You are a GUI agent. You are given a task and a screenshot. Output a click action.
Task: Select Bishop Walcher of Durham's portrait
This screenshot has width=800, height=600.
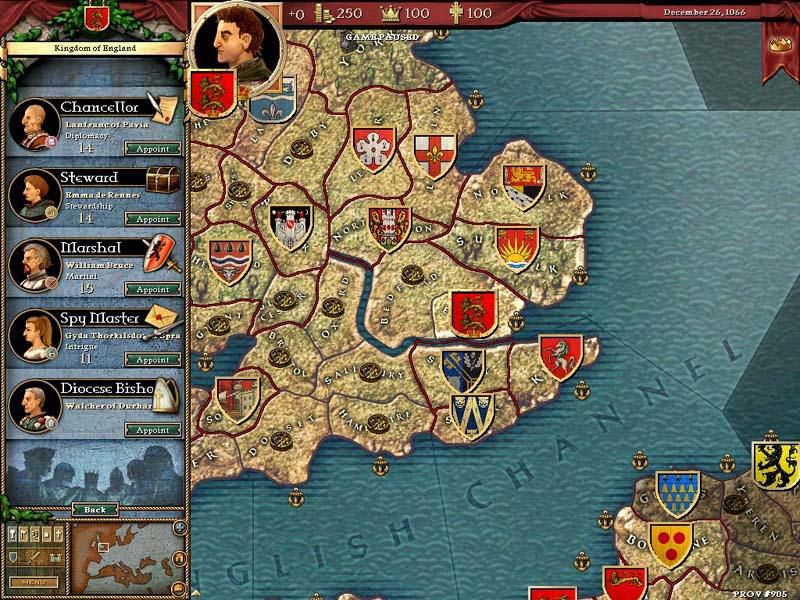pos(34,406)
